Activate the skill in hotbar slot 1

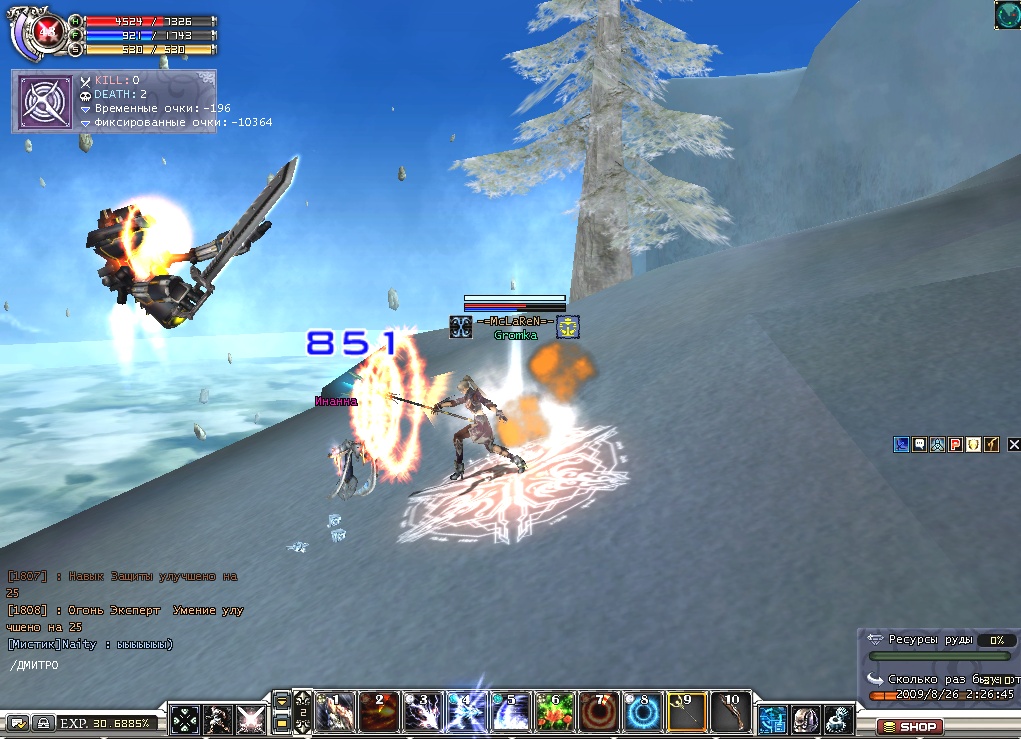click(335, 712)
